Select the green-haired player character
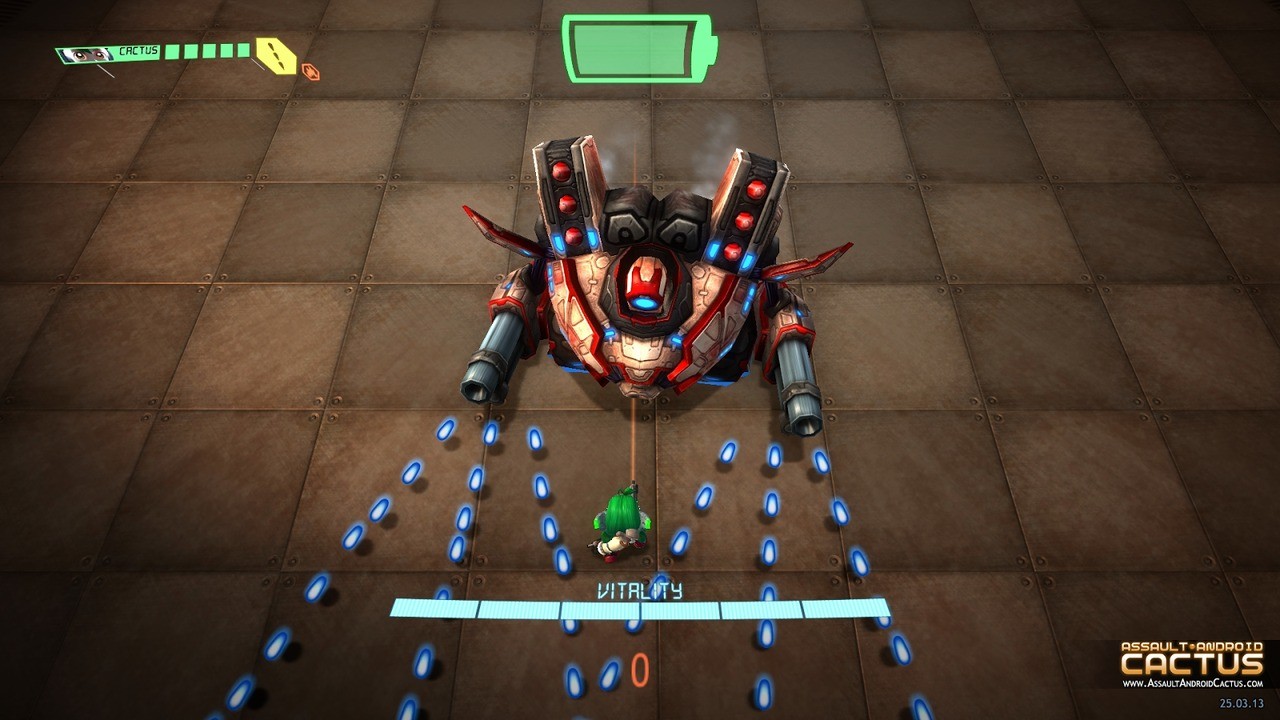The image size is (1280, 720). (618, 520)
